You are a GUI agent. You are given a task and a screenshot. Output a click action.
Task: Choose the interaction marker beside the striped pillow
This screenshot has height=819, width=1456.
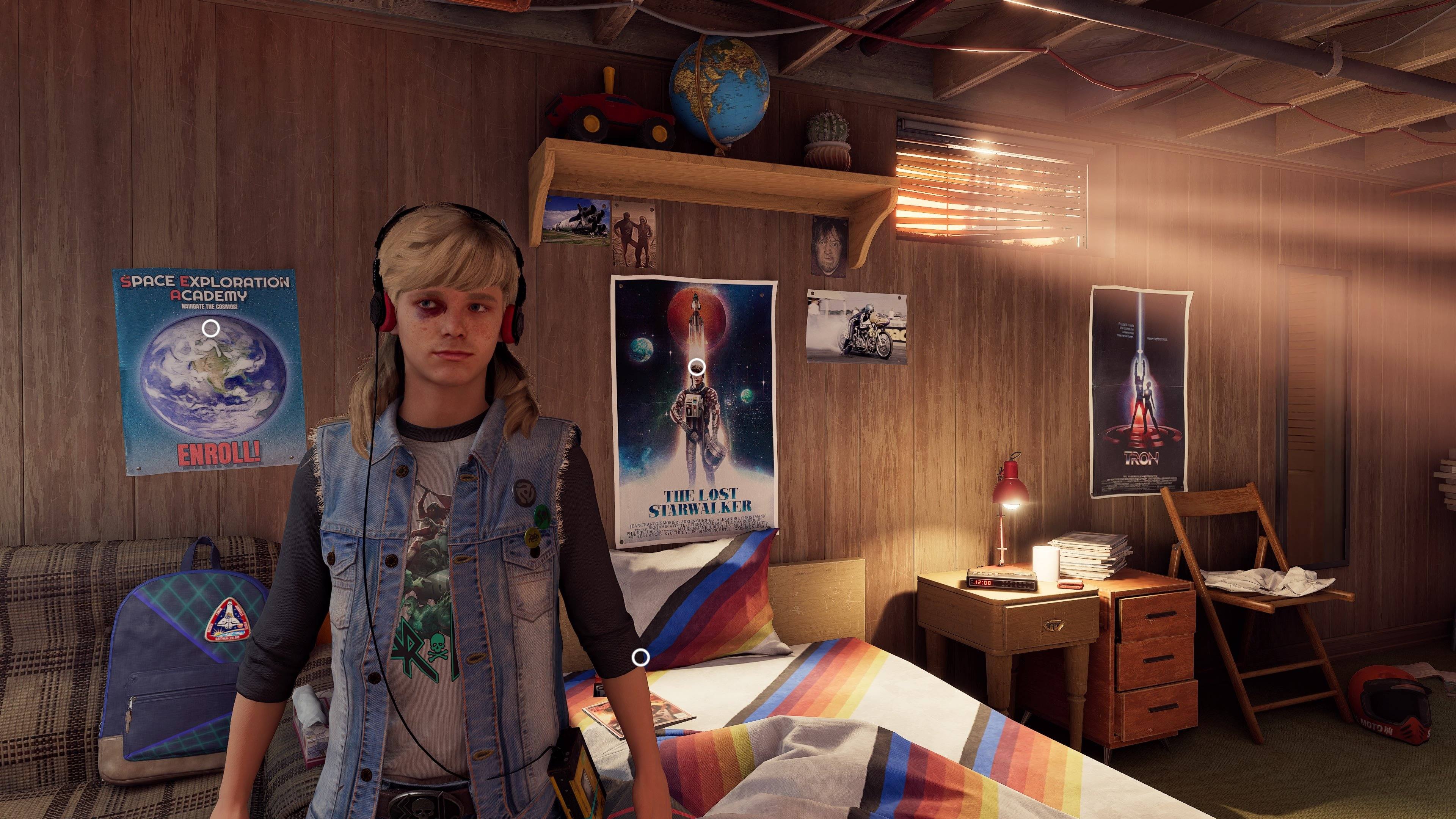click(640, 657)
